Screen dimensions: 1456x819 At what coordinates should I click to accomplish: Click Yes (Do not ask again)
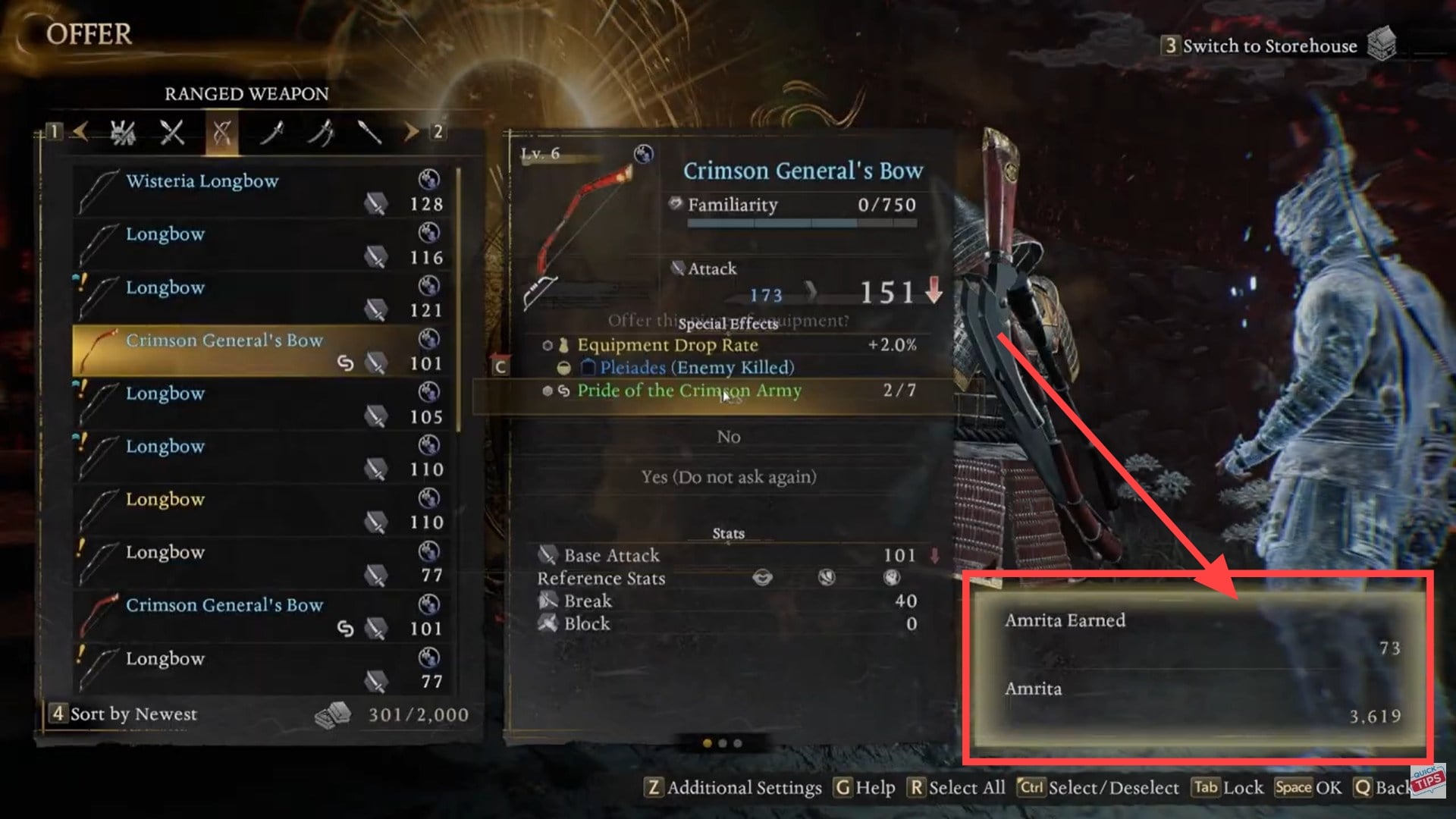728,477
